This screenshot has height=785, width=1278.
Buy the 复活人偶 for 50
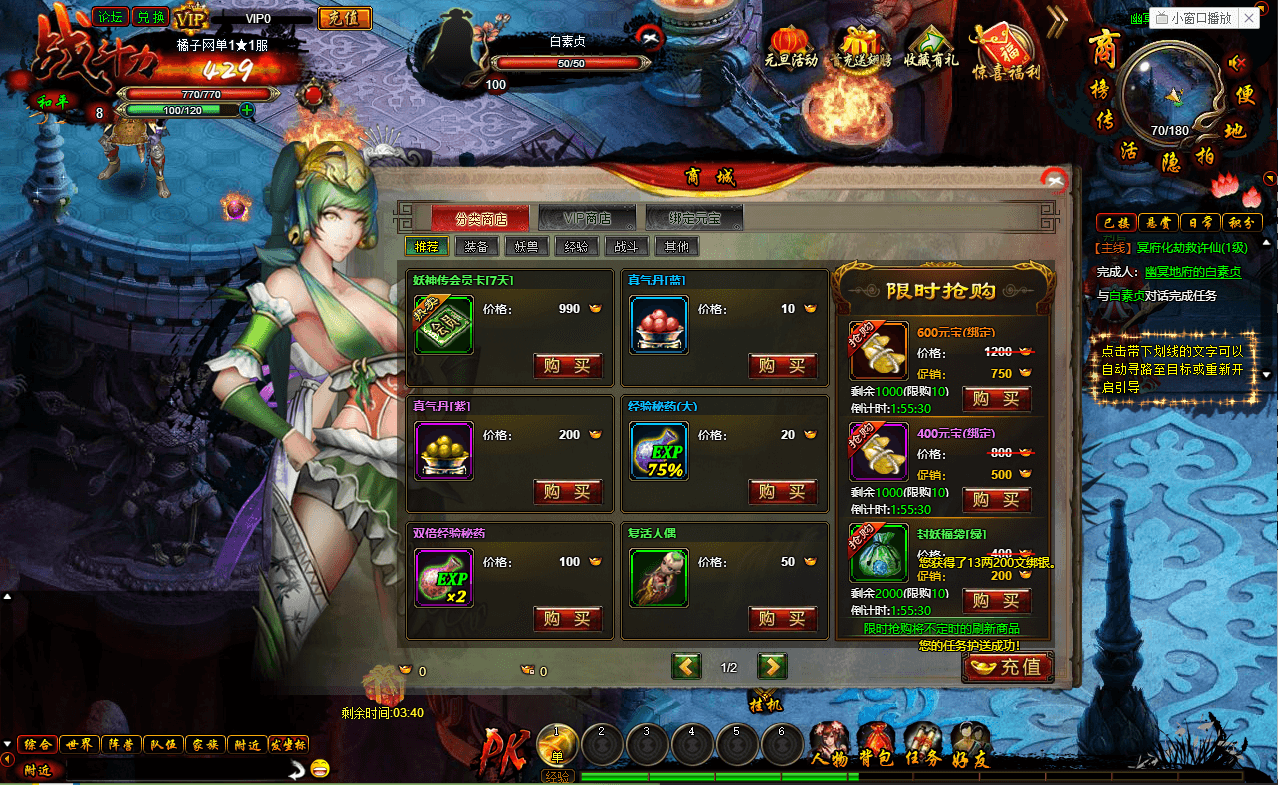pos(782,618)
